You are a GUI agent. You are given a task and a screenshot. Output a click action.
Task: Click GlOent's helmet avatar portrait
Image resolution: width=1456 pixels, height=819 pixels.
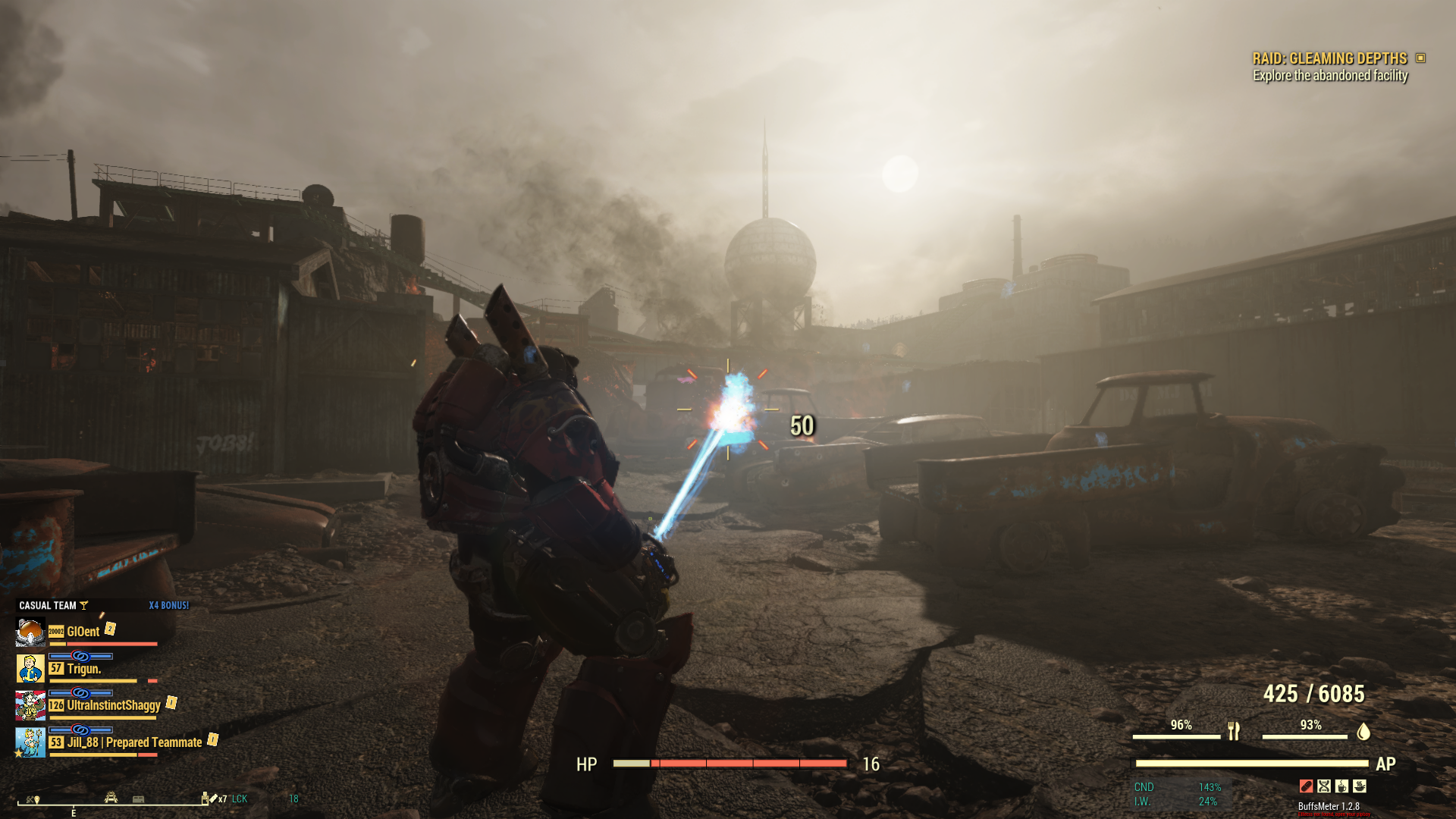coord(30,632)
